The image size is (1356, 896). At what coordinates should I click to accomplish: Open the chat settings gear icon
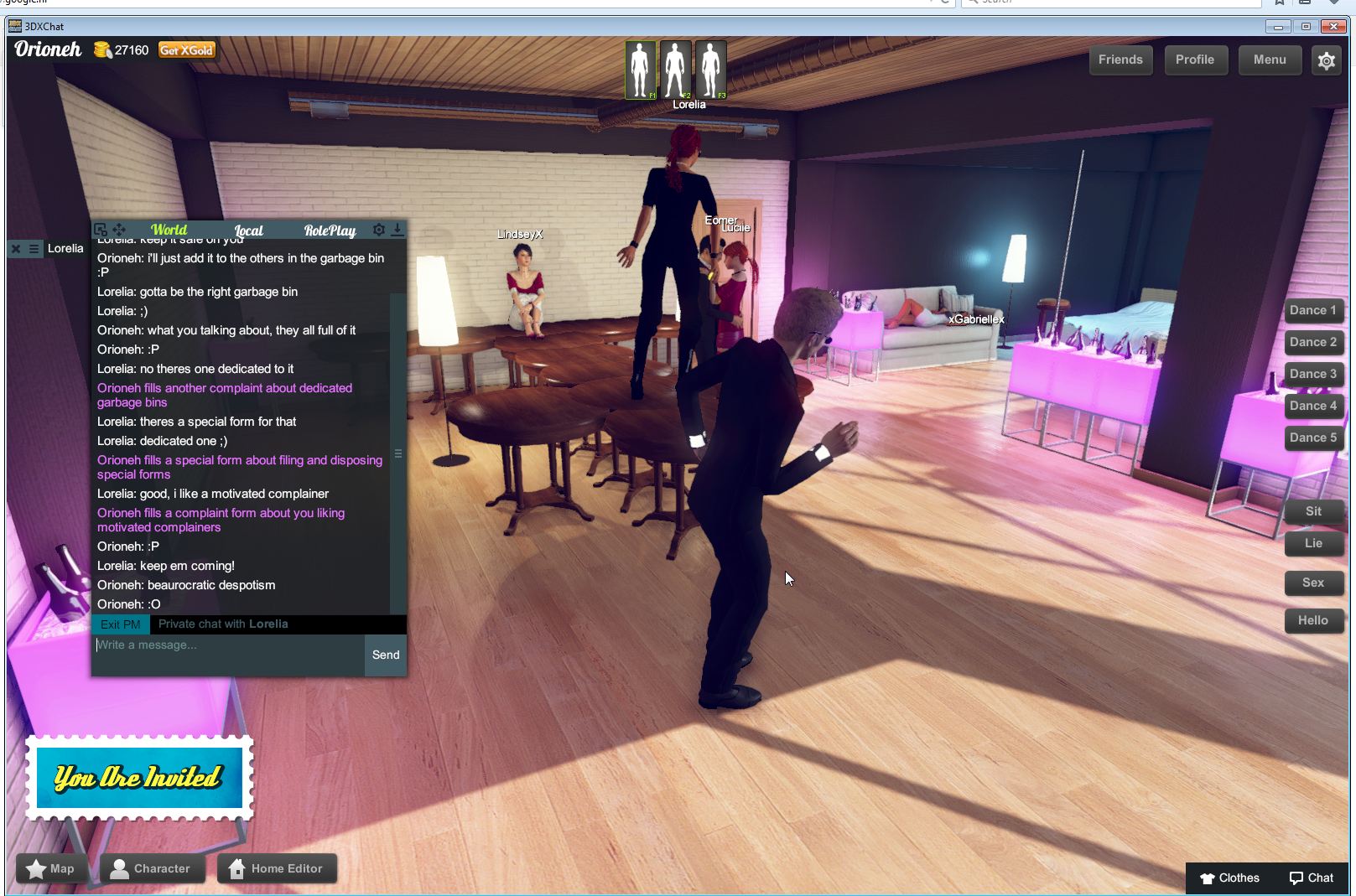coord(378,230)
